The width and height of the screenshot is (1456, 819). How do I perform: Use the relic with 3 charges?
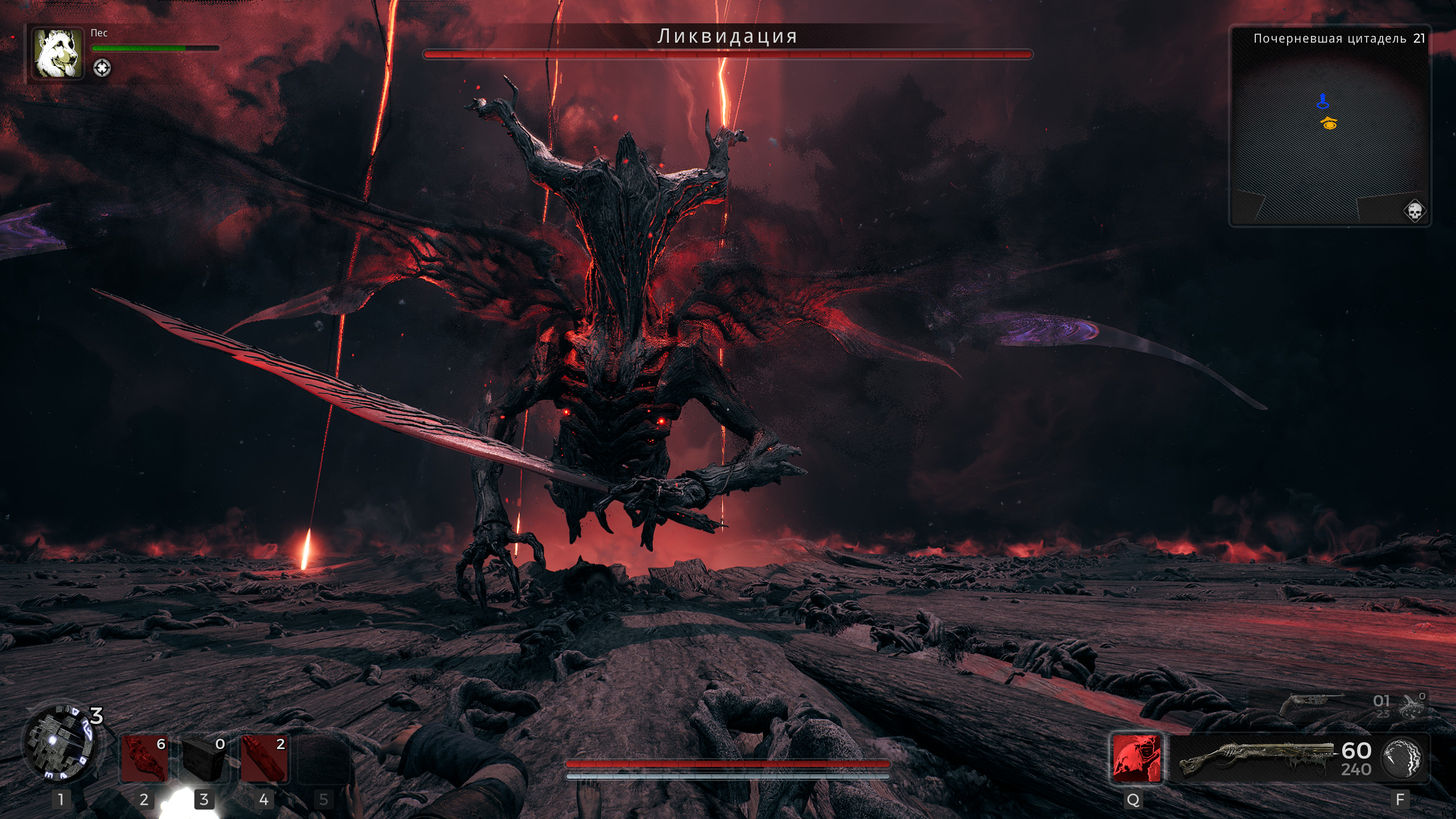coord(59,742)
